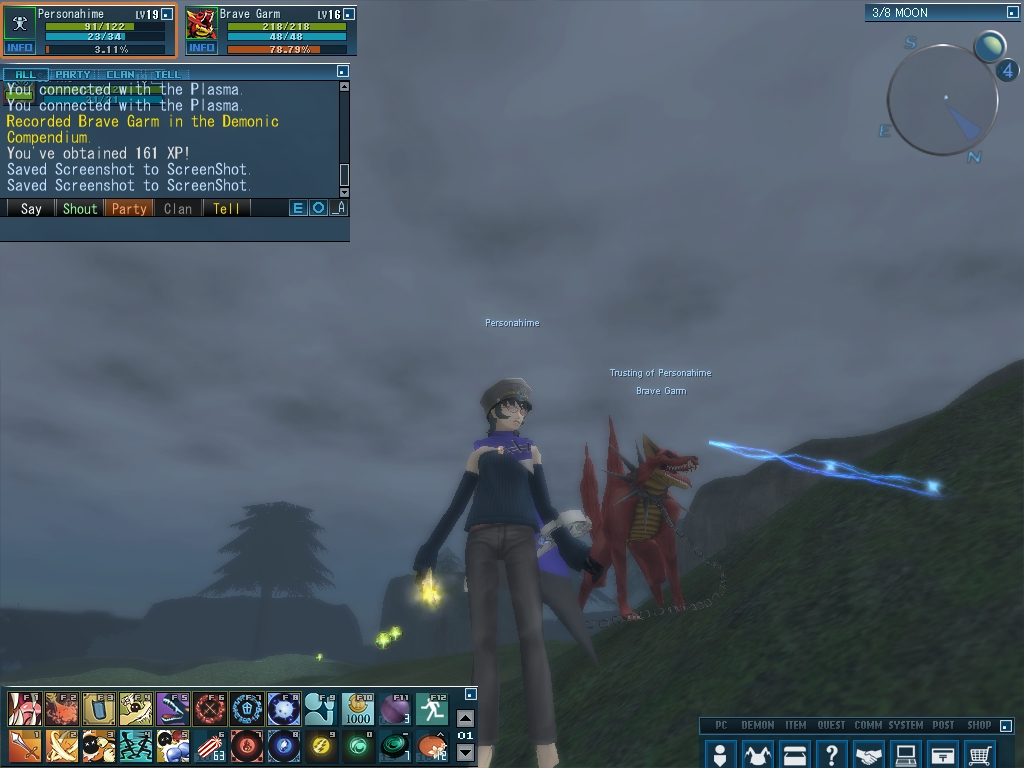Open the Comm handshake menu
Screen dimensions: 1024x768
869,754
